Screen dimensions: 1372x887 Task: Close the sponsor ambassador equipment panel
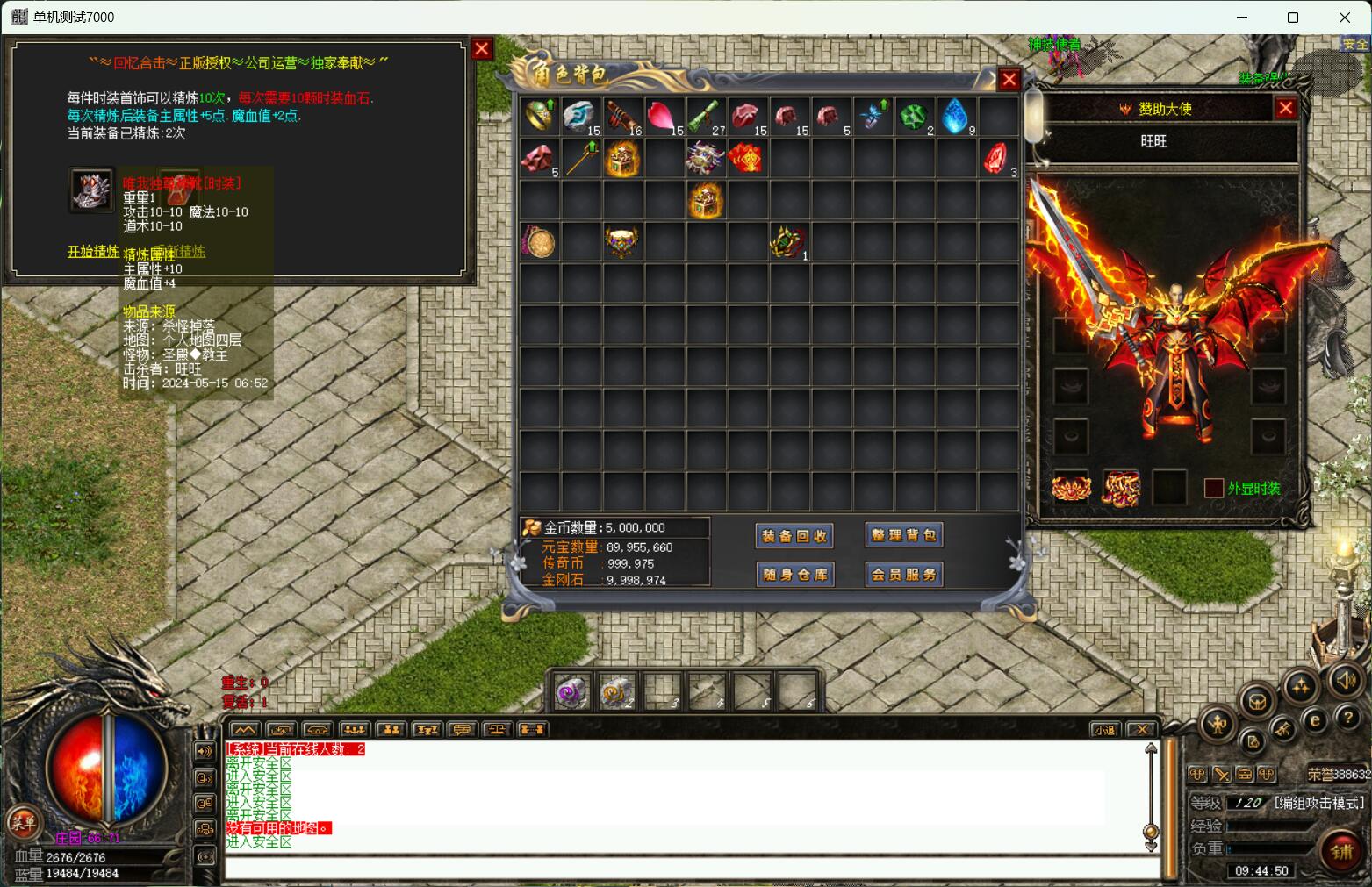coord(1285,108)
